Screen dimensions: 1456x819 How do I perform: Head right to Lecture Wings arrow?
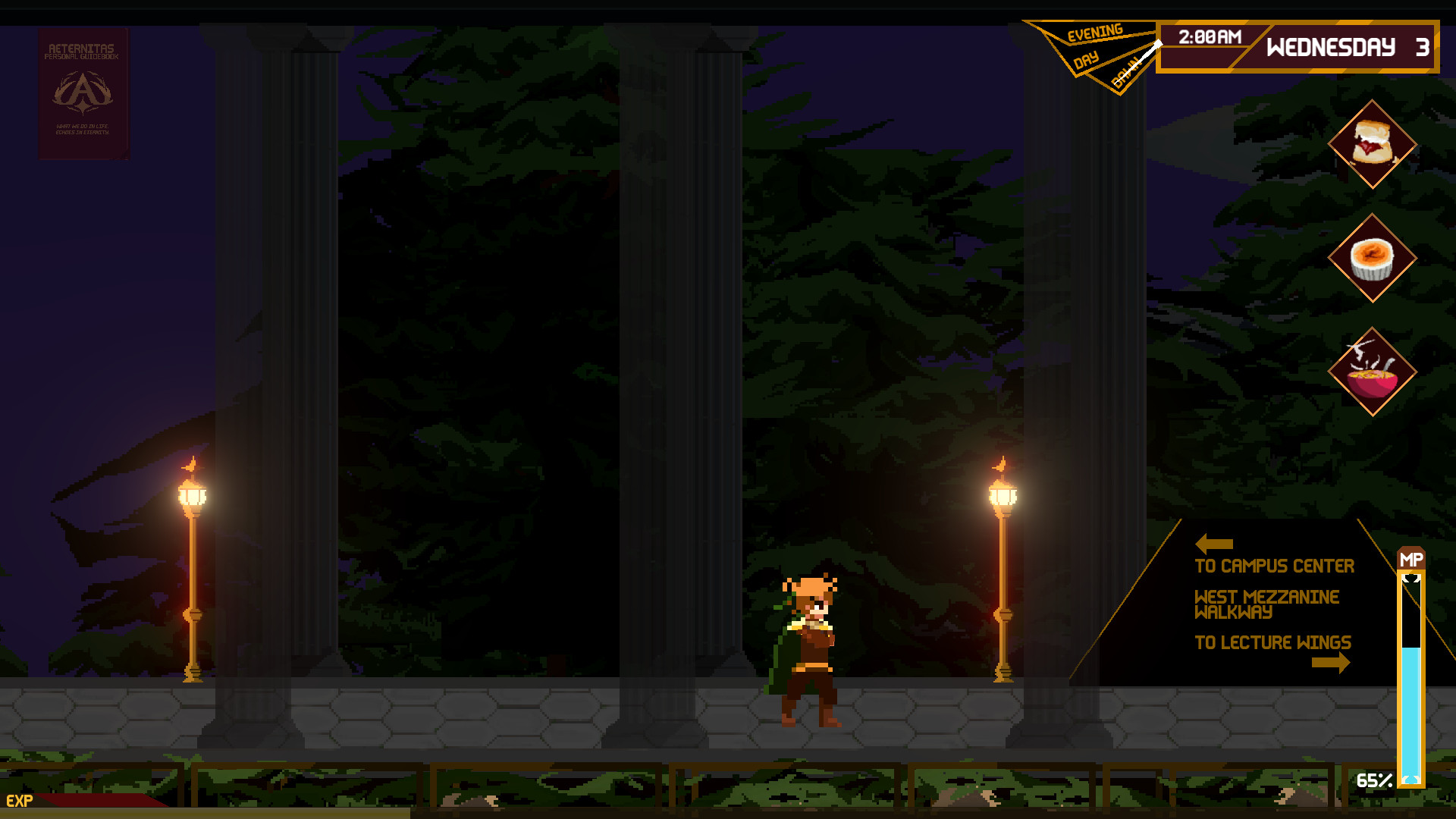pos(1330,663)
